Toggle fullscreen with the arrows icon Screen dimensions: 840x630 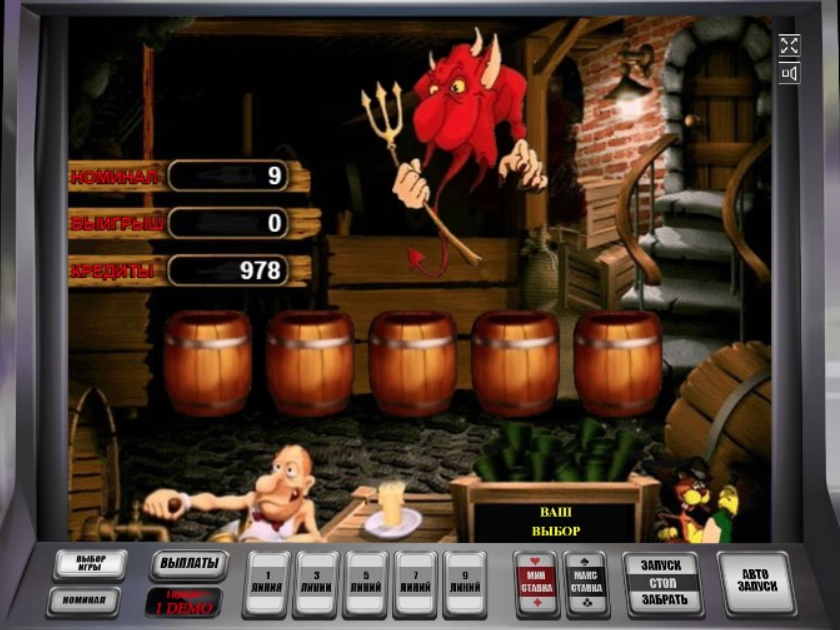tap(789, 45)
